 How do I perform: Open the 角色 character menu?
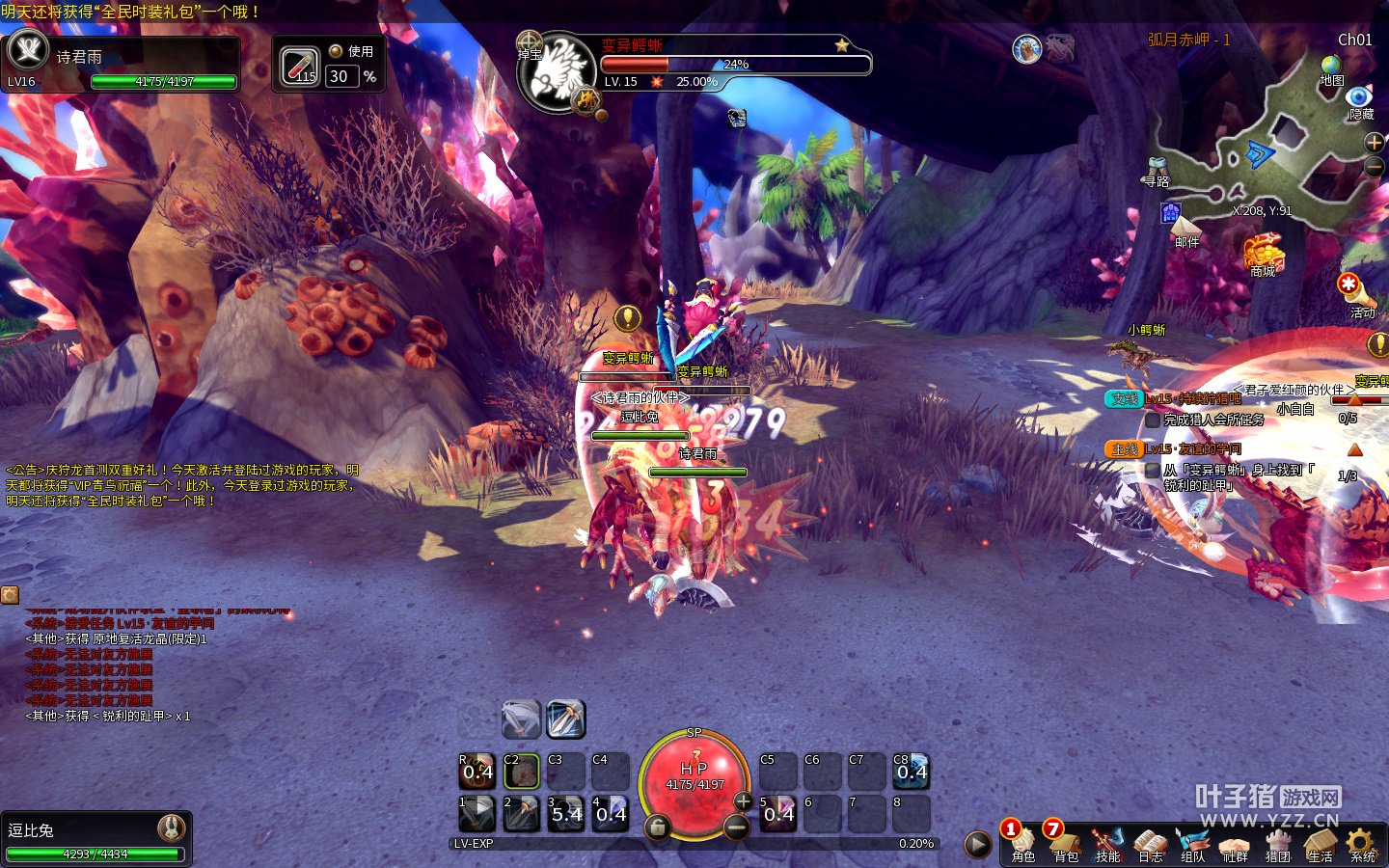1022,843
